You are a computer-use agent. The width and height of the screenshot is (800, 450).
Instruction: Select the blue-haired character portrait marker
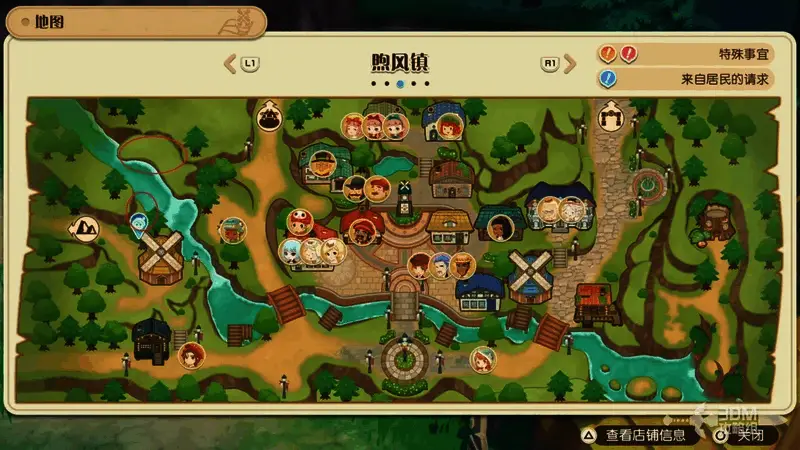291,250
